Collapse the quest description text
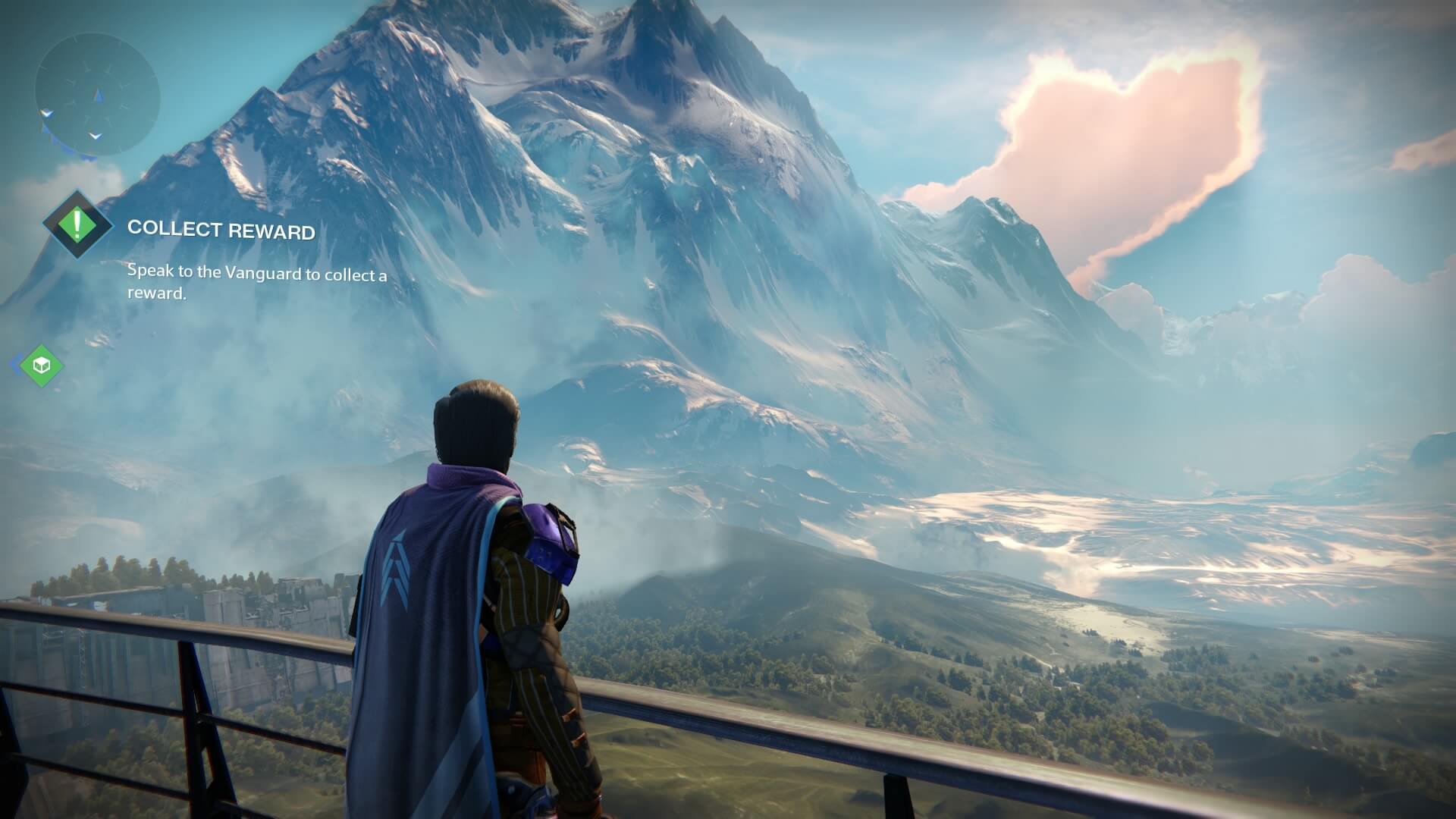 pos(256,284)
